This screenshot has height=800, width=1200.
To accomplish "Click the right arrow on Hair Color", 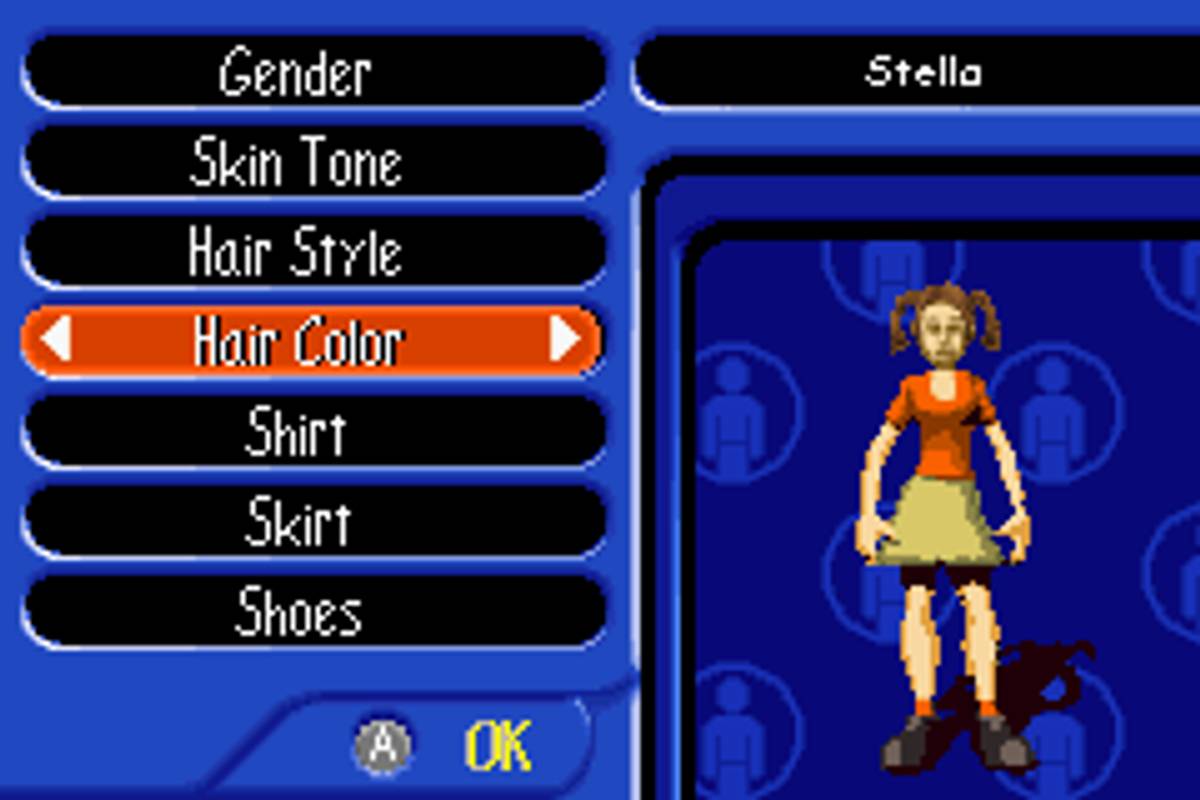I will [565, 340].
